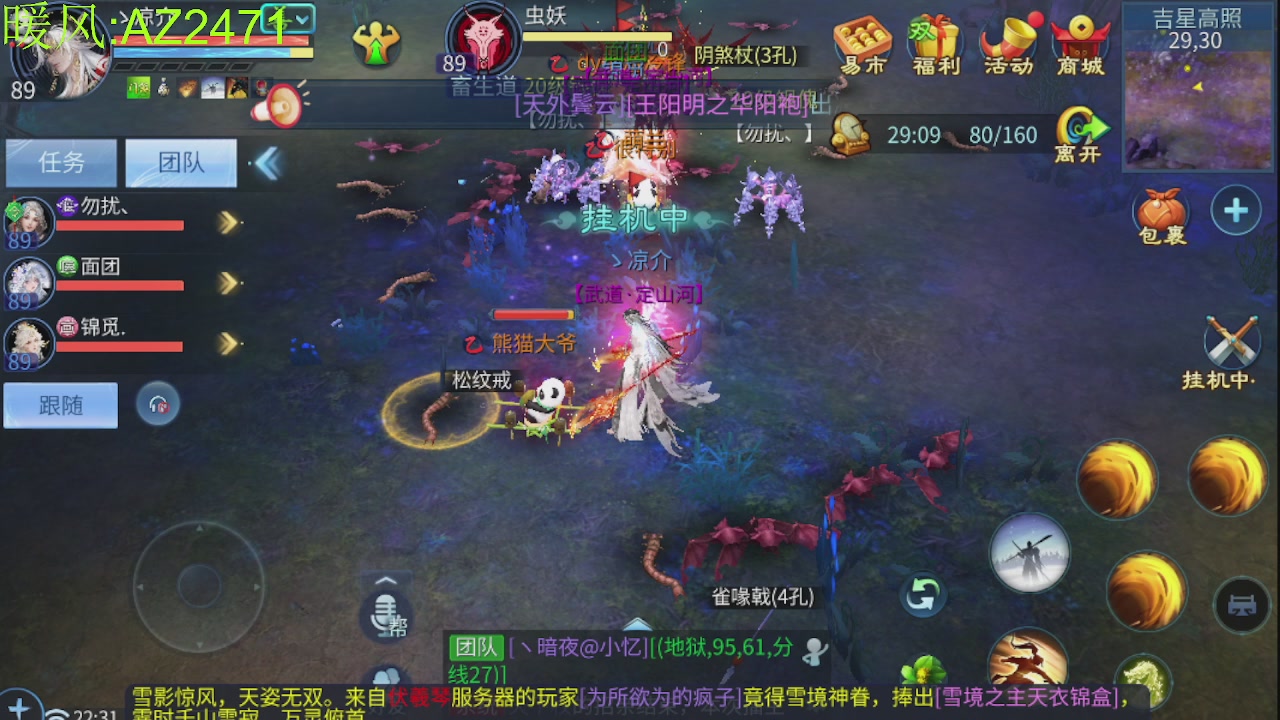The width and height of the screenshot is (1280, 720).
Task: Tap the mount skill silhouette icon
Action: [x=1029, y=552]
